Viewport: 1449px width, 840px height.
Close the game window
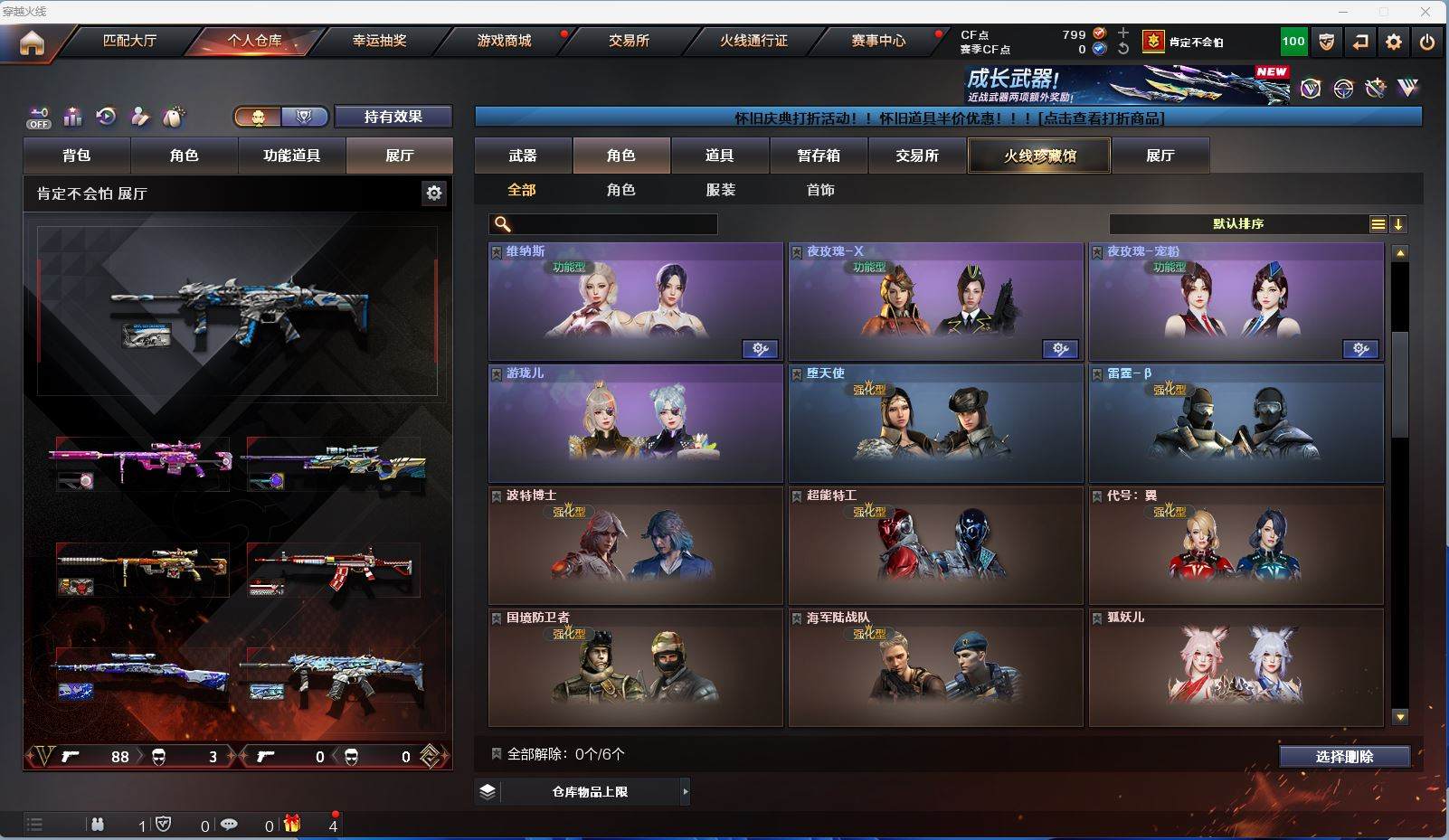click(1425, 12)
